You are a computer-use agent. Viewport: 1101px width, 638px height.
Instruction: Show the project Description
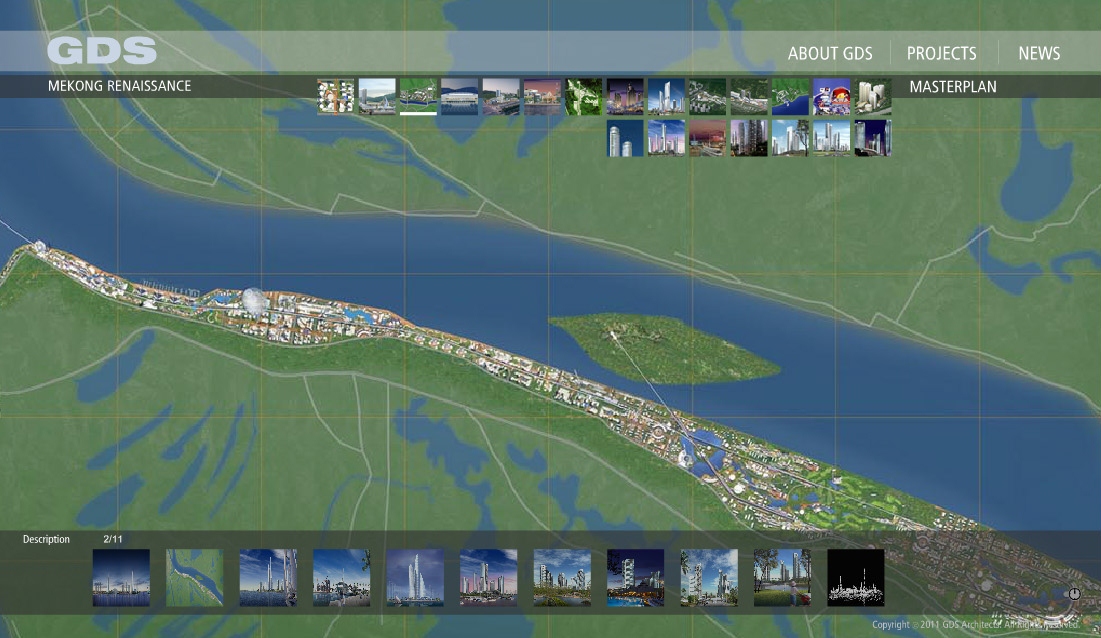pyautogui.click(x=46, y=540)
